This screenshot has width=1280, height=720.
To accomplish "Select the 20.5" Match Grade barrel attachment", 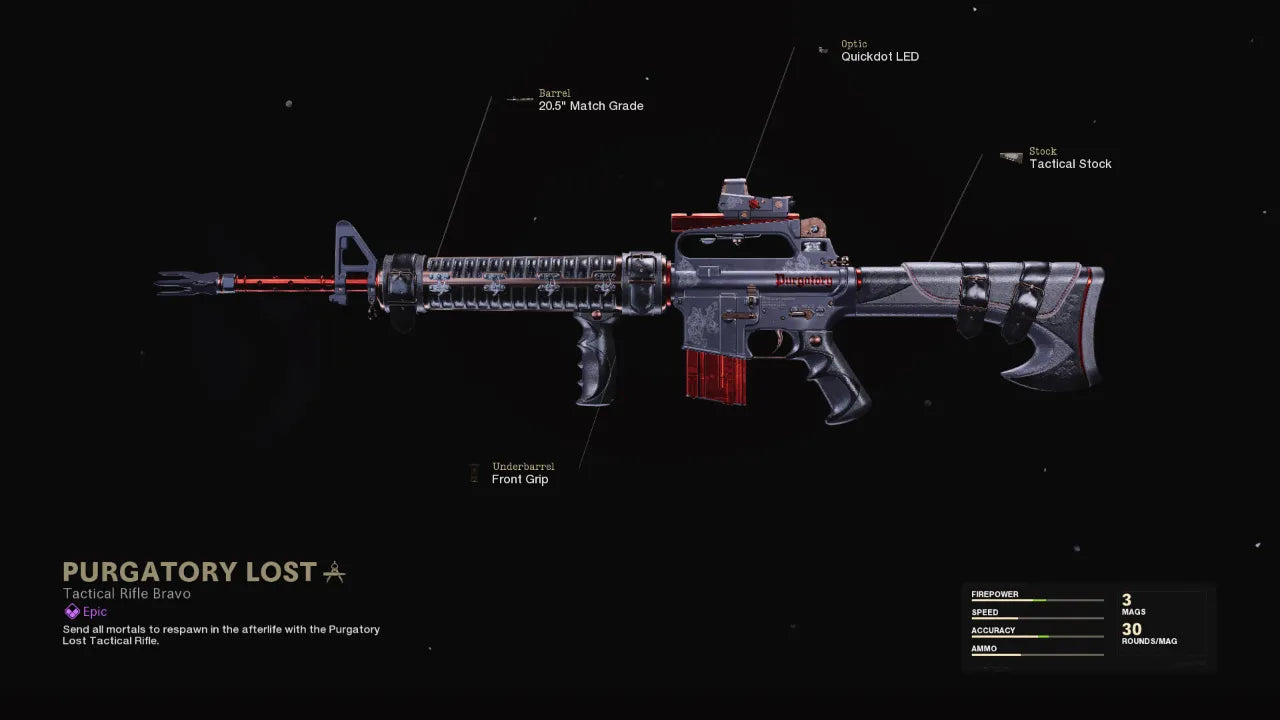I will pyautogui.click(x=590, y=106).
